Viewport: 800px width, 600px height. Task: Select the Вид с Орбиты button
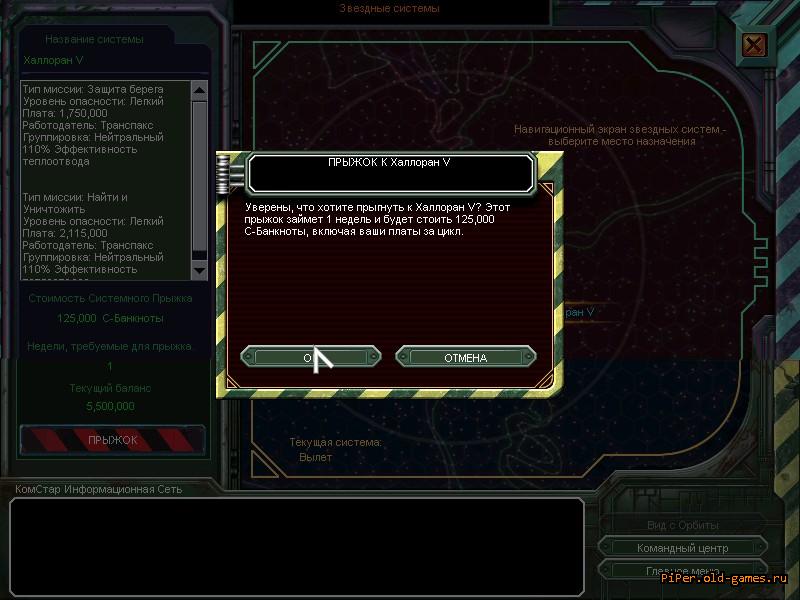coord(682,525)
